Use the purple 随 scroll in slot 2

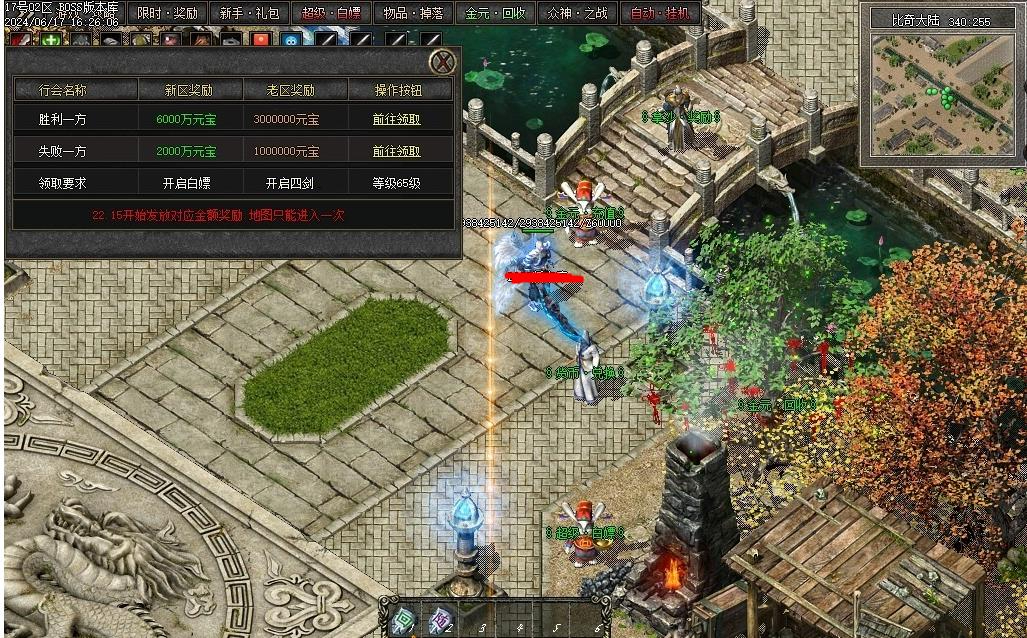click(x=441, y=620)
